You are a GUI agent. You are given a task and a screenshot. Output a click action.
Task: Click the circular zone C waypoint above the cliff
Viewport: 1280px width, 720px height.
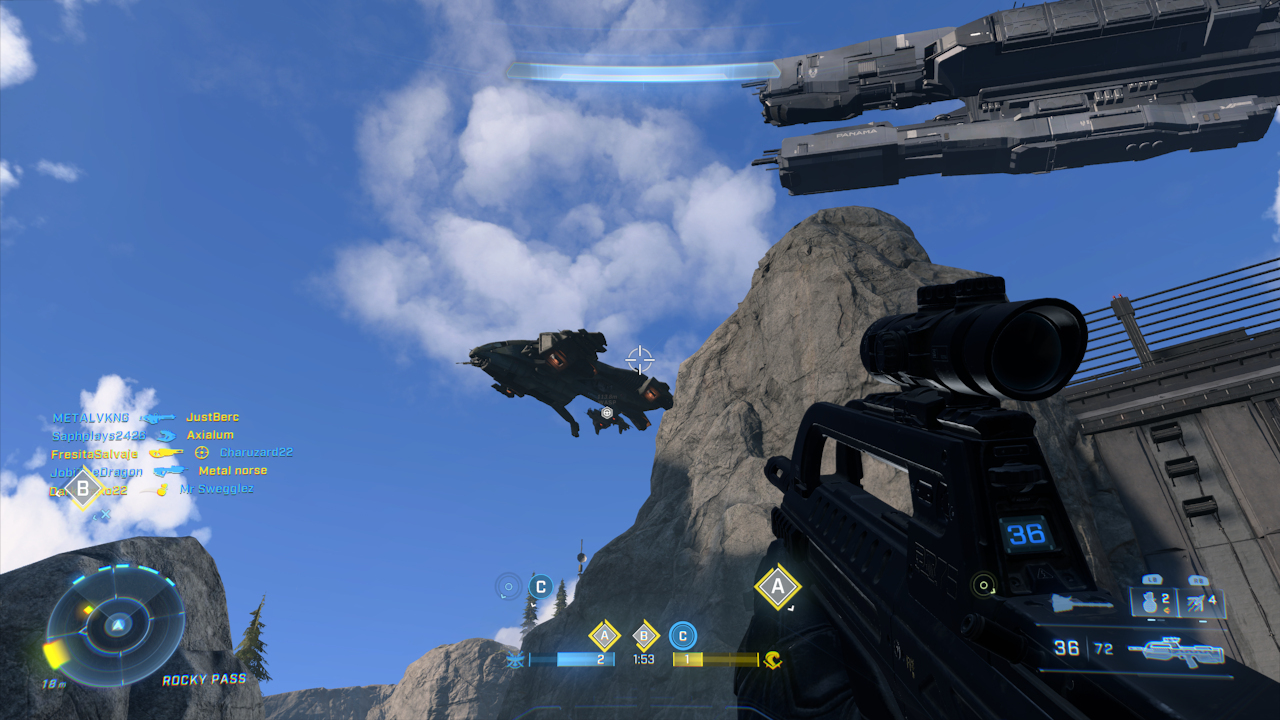click(539, 586)
